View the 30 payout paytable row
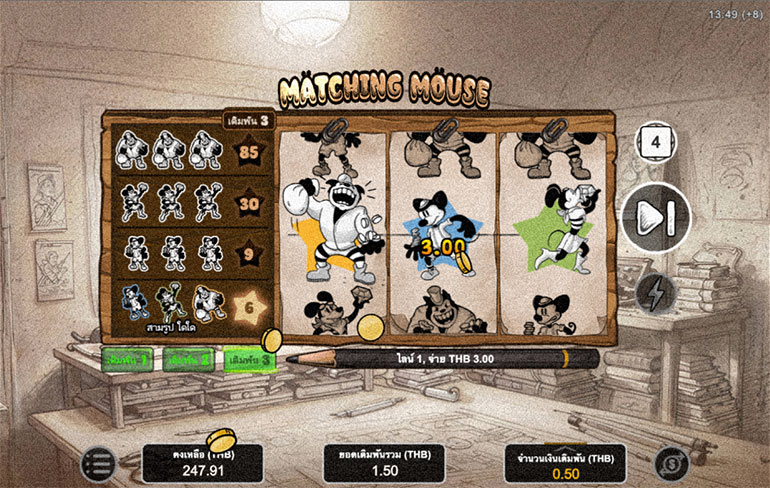The image size is (770, 488). (x=190, y=203)
